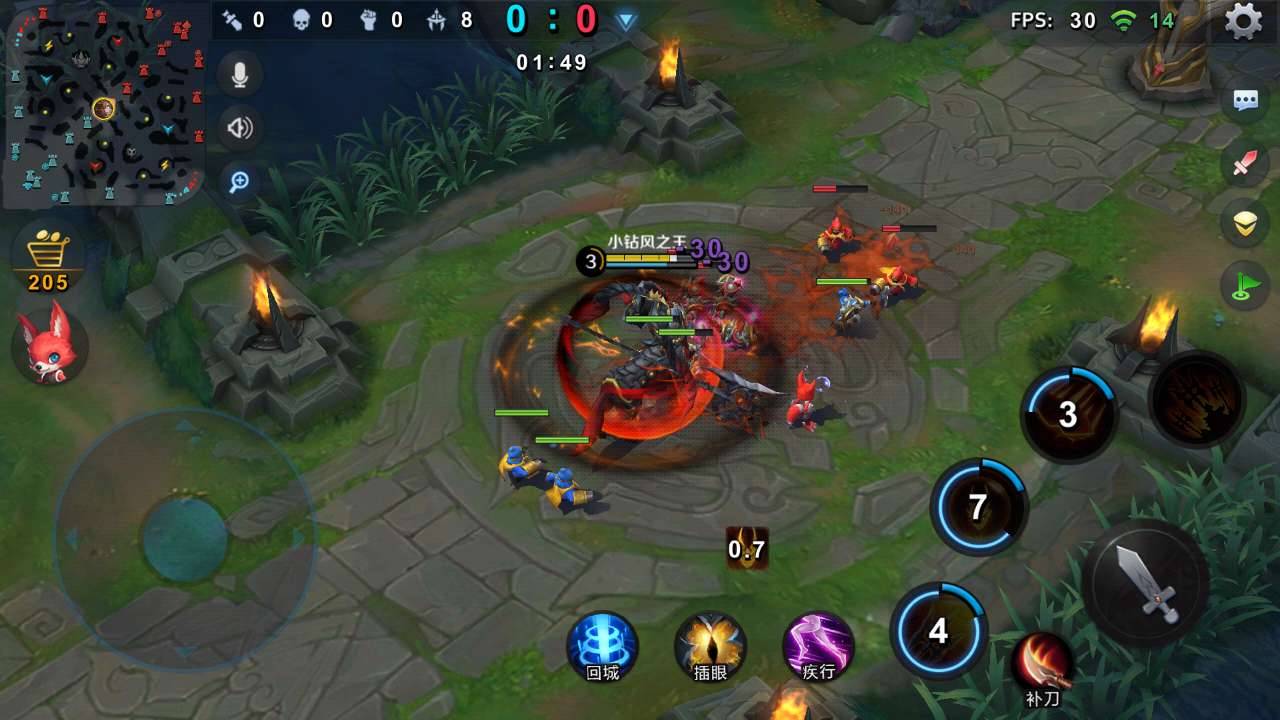Hit the sword basic attack button
Screen dimensions: 1280x720
pyautogui.click(x=1146, y=582)
